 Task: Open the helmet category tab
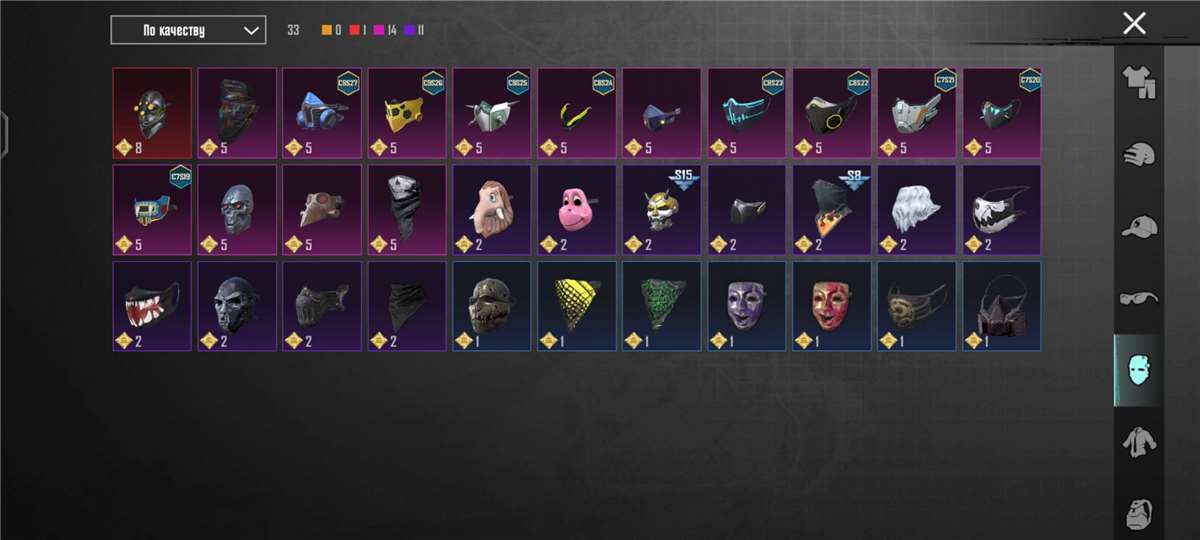coord(1138,155)
